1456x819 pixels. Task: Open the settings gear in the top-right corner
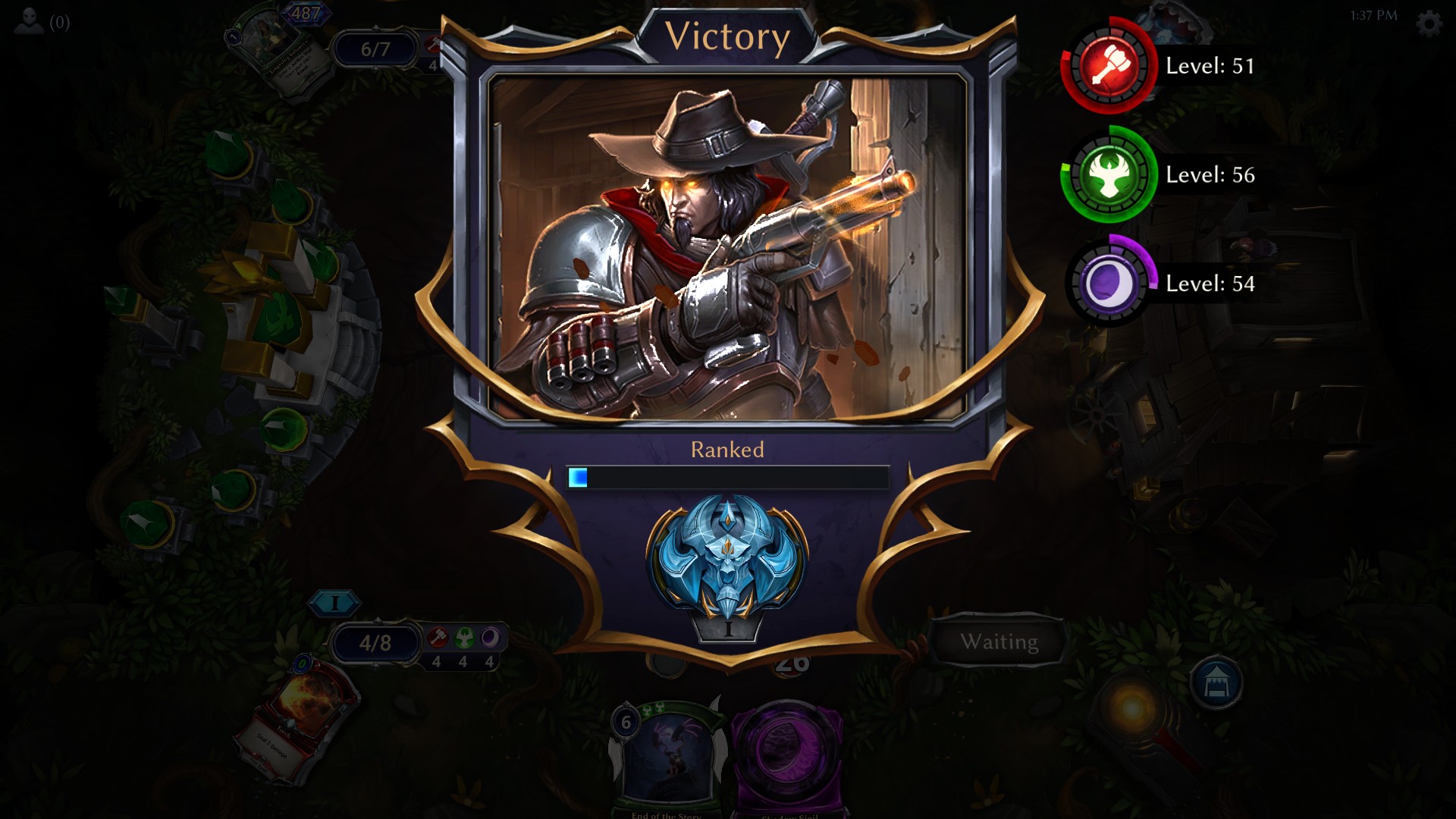[1430, 24]
